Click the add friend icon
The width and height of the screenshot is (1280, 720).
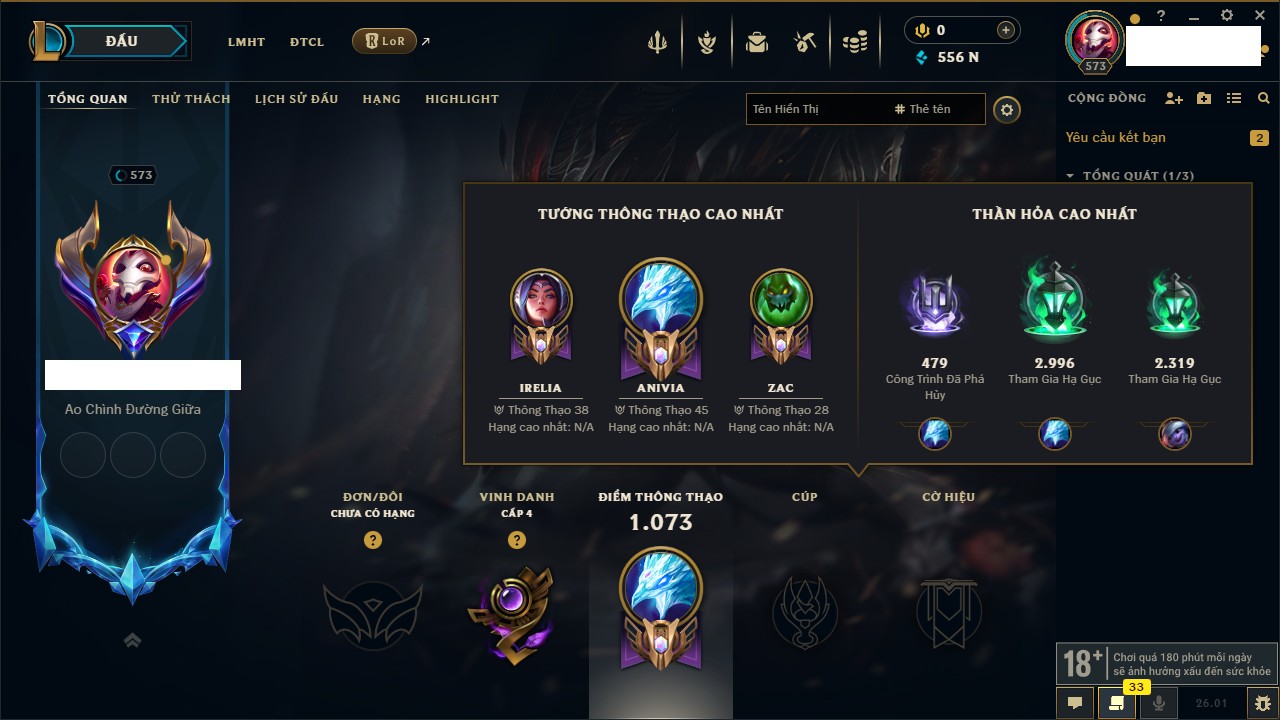coord(1174,98)
